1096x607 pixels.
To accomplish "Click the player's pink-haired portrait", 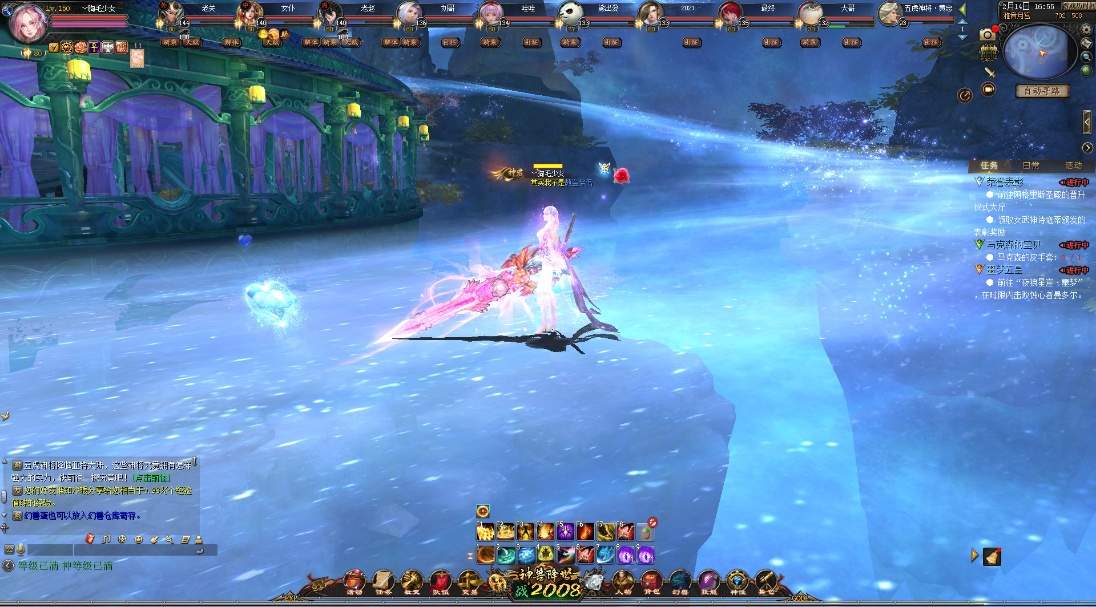I will (x=27, y=22).
